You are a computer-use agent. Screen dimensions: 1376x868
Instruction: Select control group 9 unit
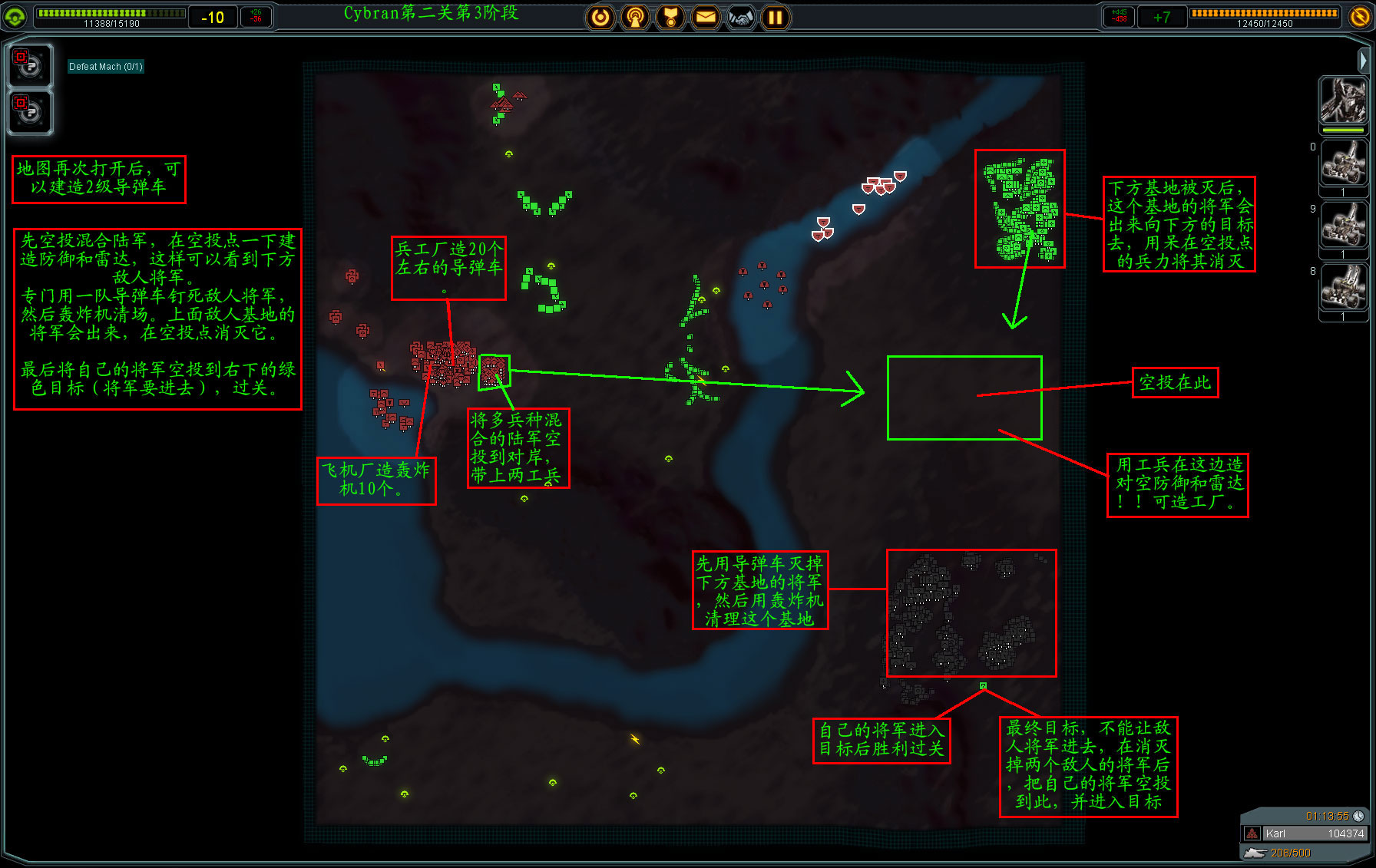(1342, 226)
